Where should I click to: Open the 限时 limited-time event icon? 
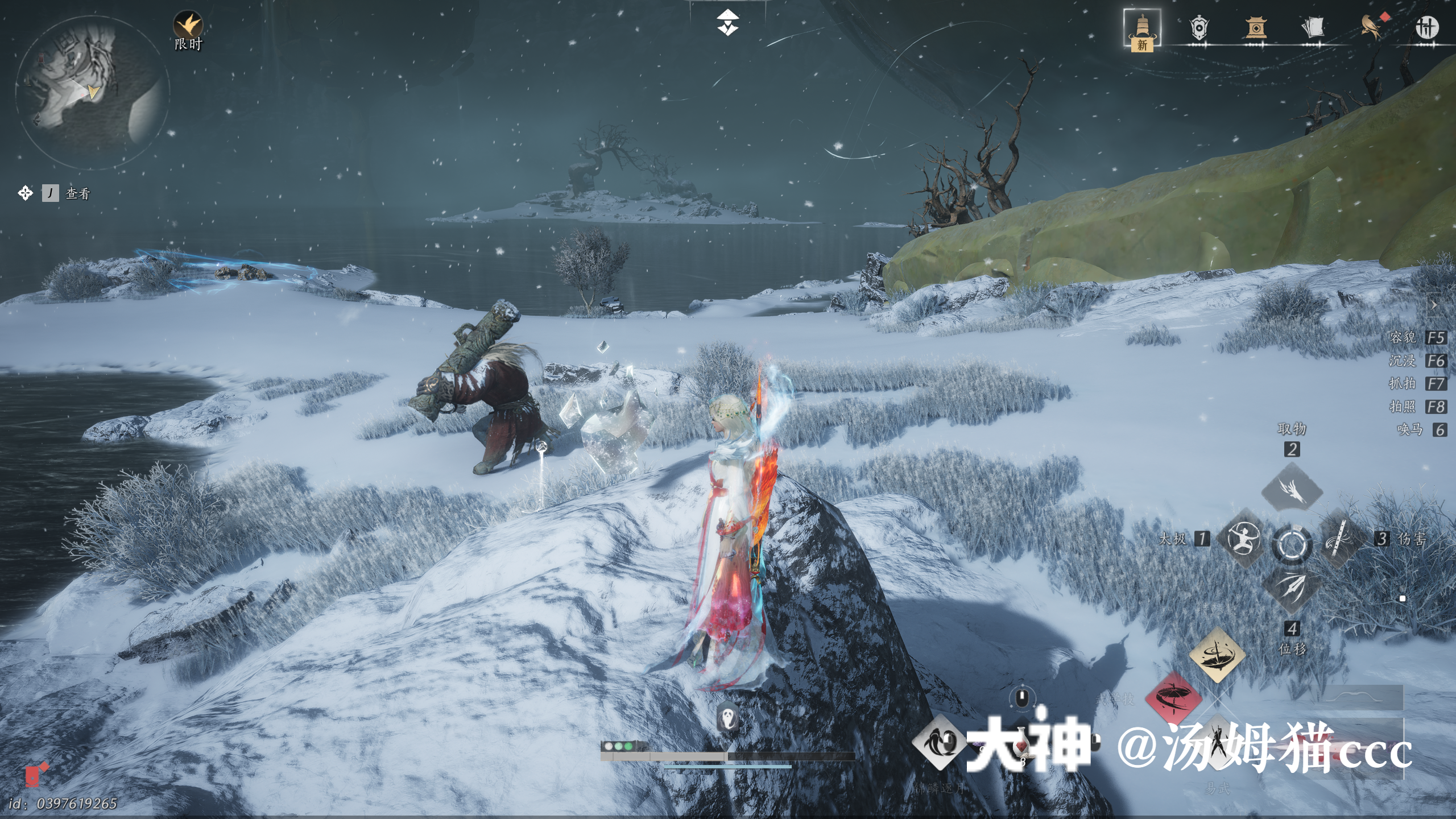pos(188,27)
